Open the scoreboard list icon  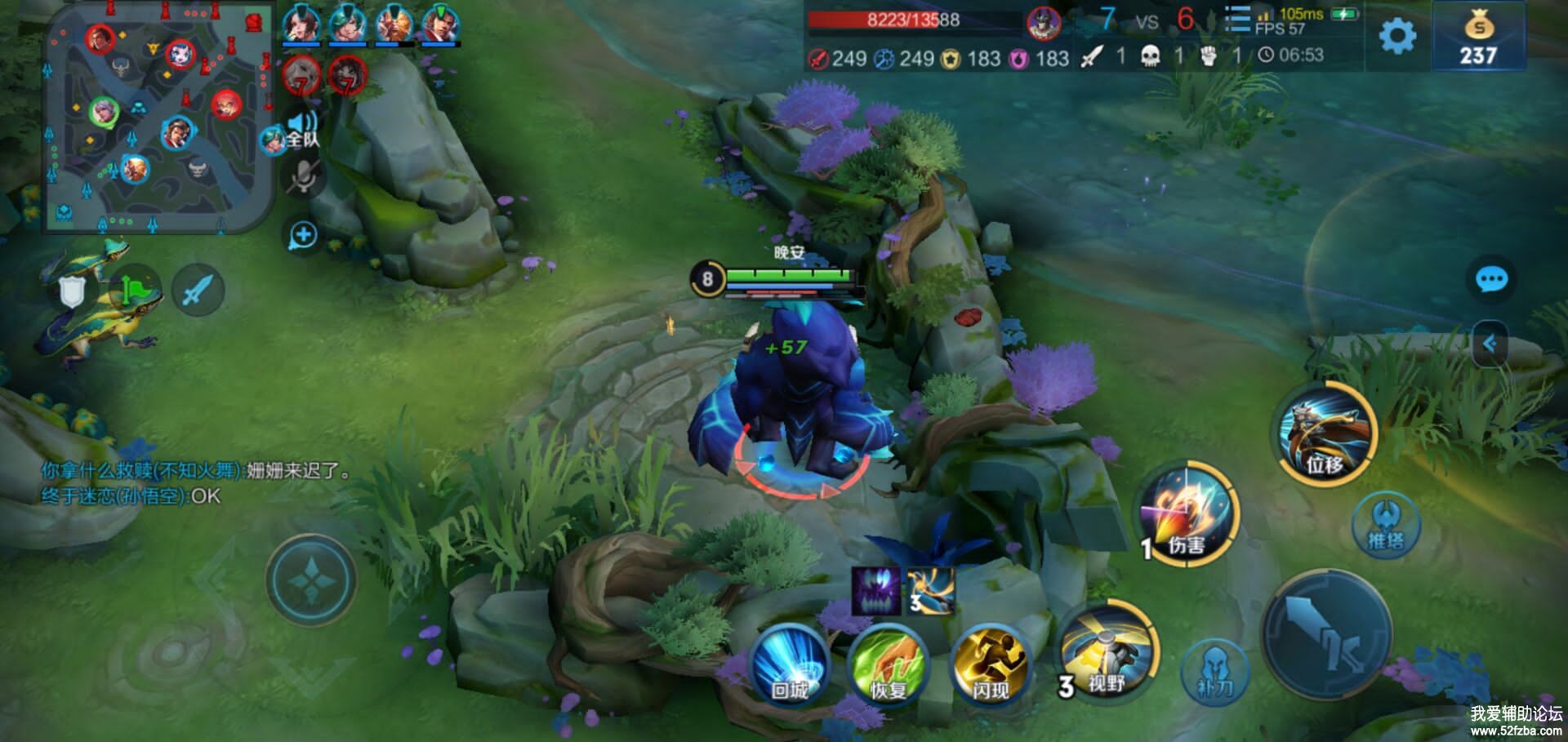click(1237, 20)
